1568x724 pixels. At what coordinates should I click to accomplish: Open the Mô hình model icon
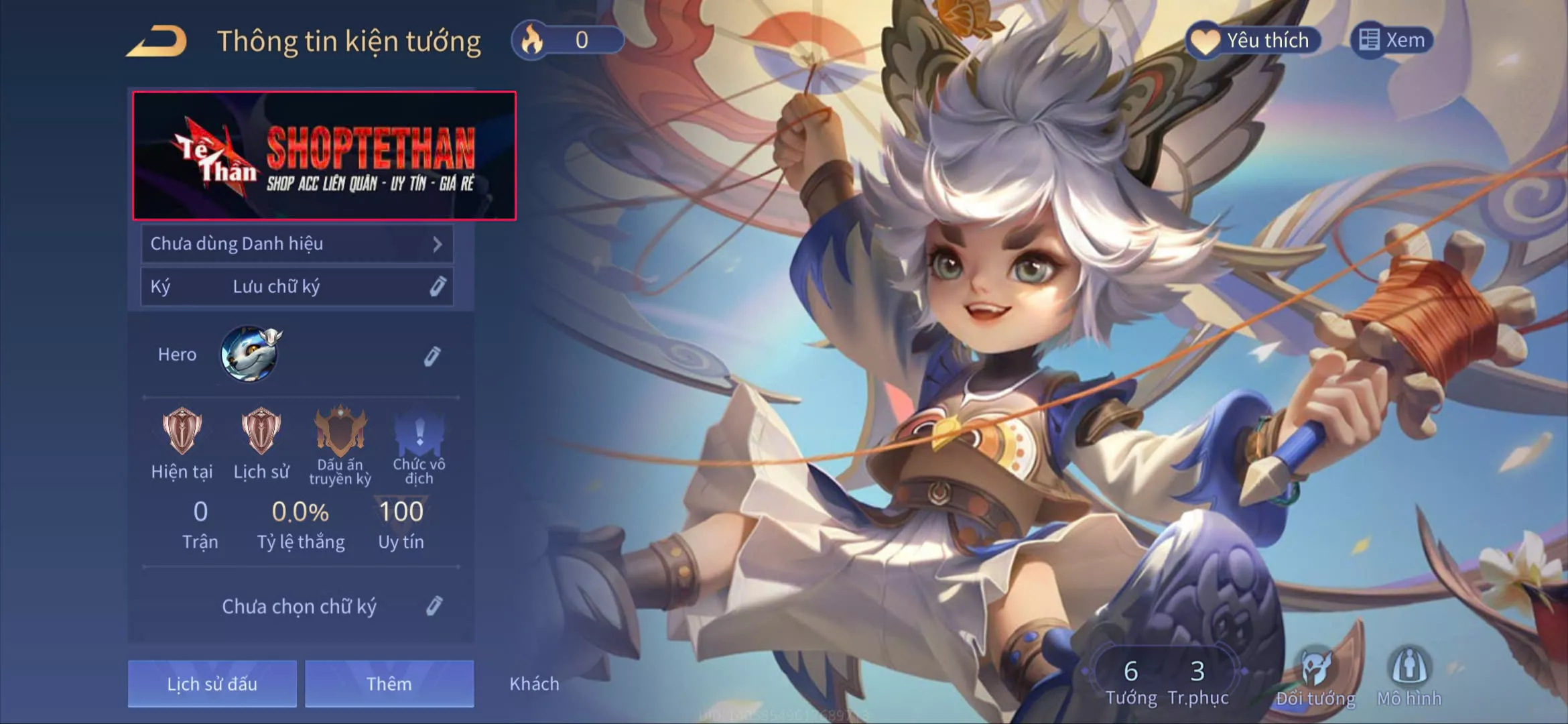(1409, 676)
